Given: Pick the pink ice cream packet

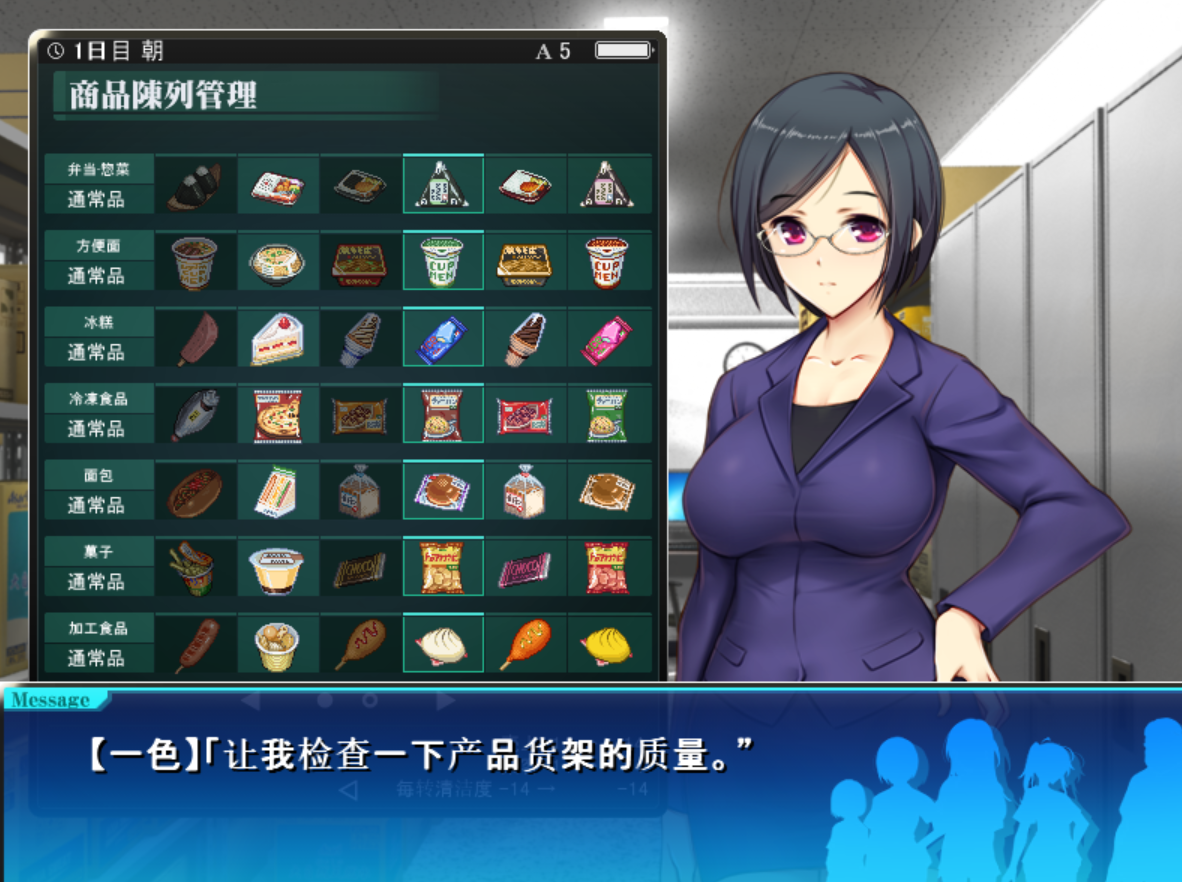Looking at the screenshot, I should tap(607, 339).
